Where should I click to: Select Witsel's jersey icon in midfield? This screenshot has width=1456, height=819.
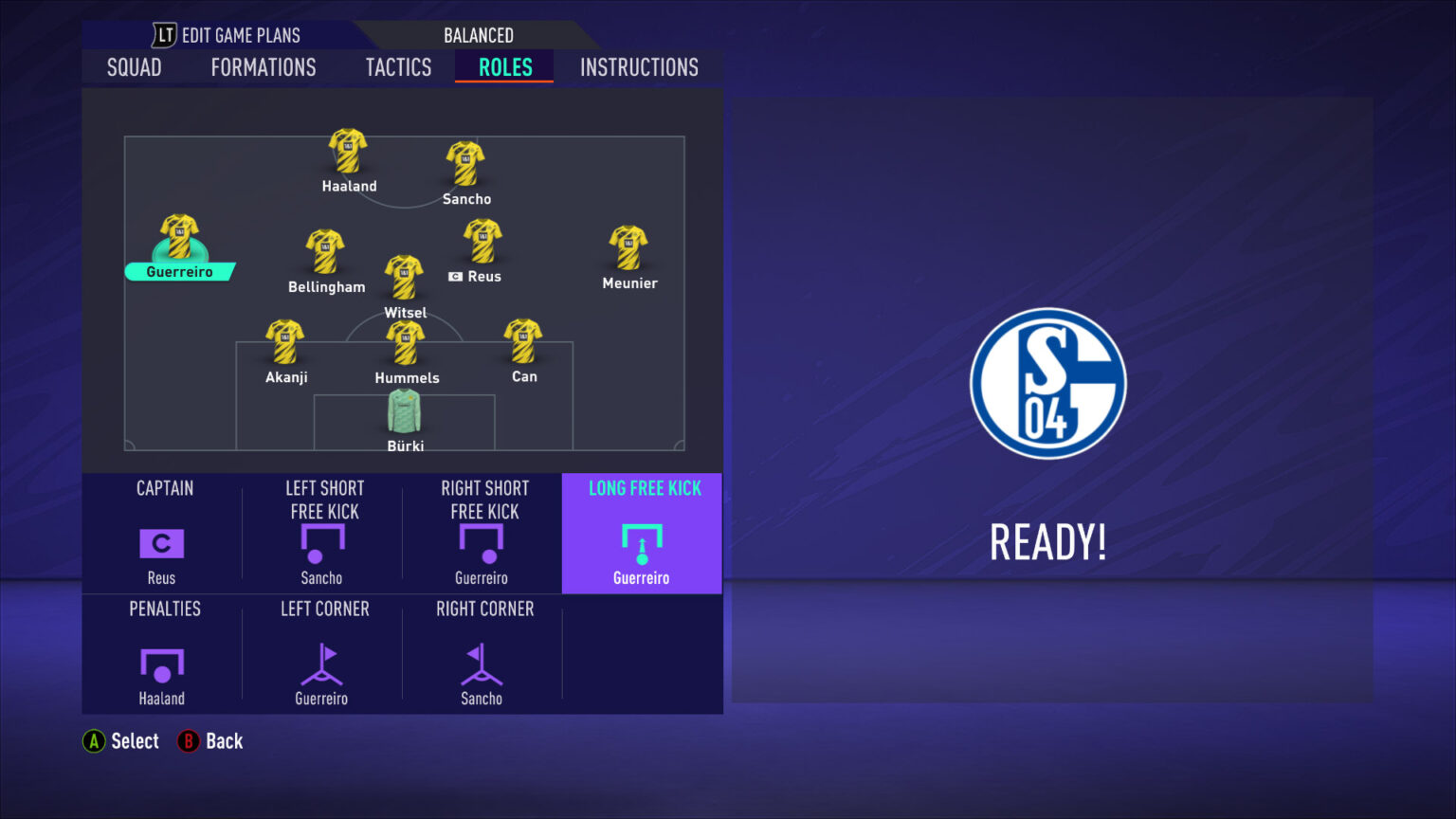coord(404,277)
